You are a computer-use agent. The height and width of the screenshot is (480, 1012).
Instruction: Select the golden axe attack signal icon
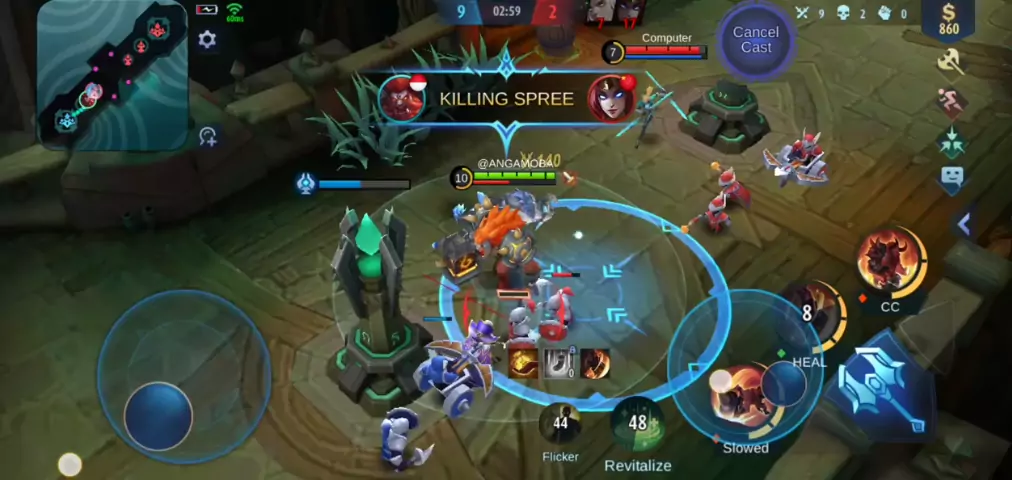point(950,61)
